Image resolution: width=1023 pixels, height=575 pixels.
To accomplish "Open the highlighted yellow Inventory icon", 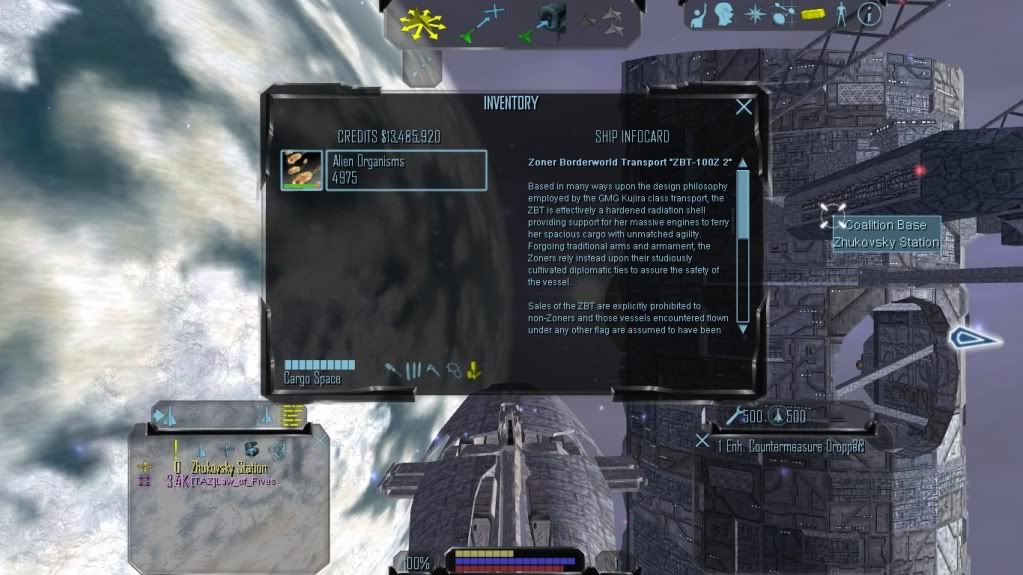I will pos(813,15).
